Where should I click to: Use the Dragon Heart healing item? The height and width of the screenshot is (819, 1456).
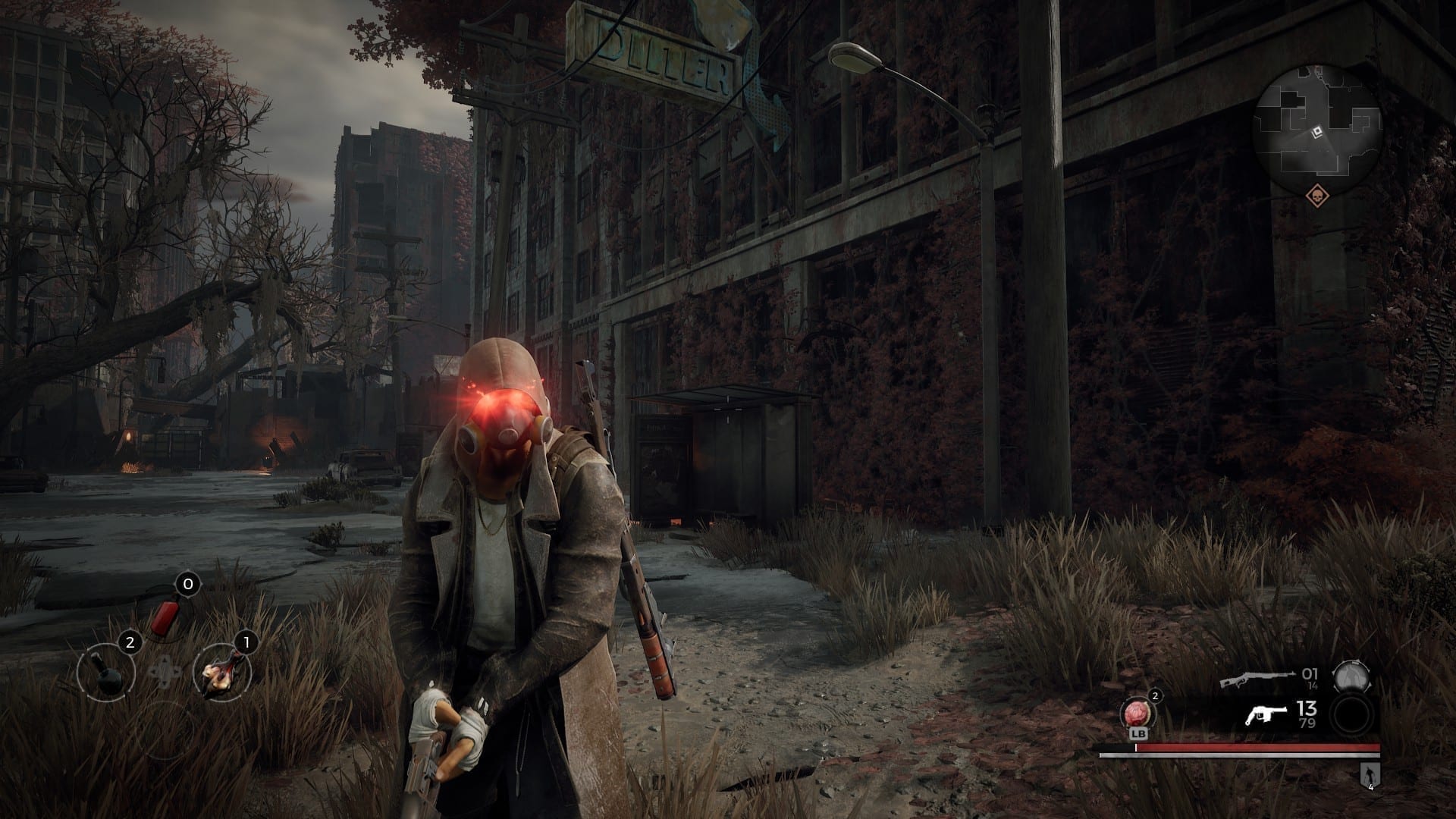coord(1135,714)
